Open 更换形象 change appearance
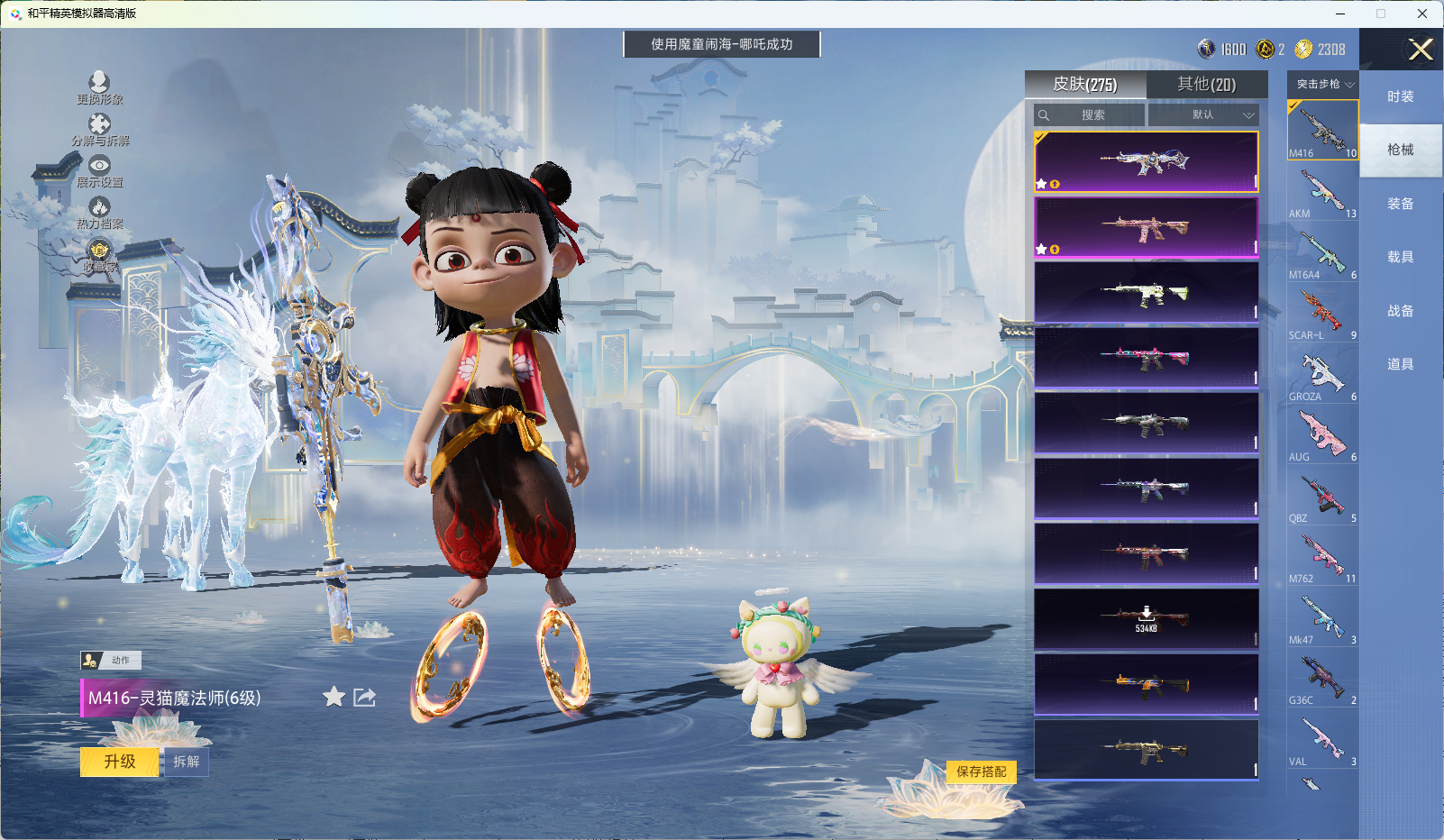The width and height of the screenshot is (1444, 840). [99, 87]
